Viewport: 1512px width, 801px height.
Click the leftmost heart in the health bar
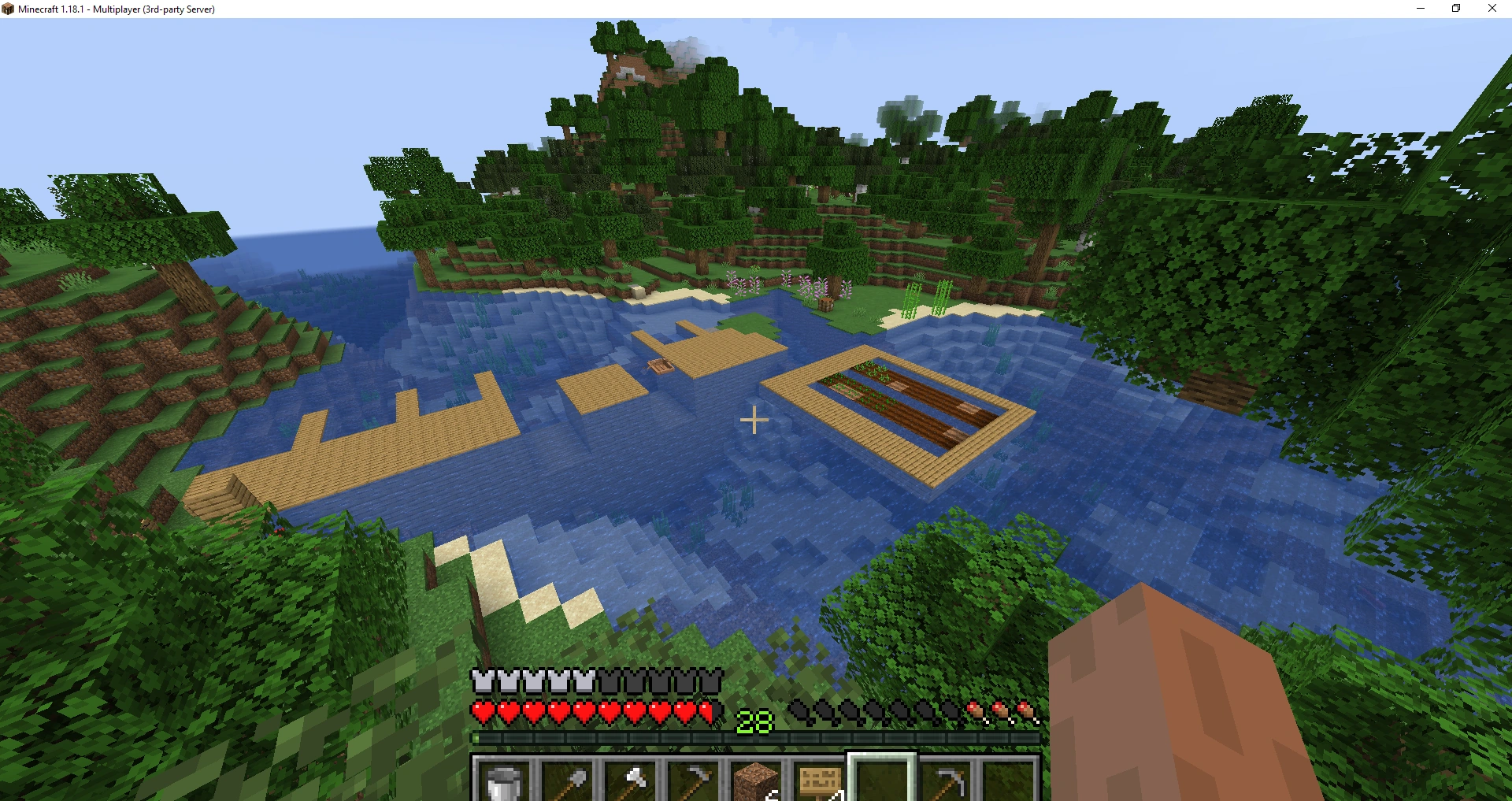(481, 712)
